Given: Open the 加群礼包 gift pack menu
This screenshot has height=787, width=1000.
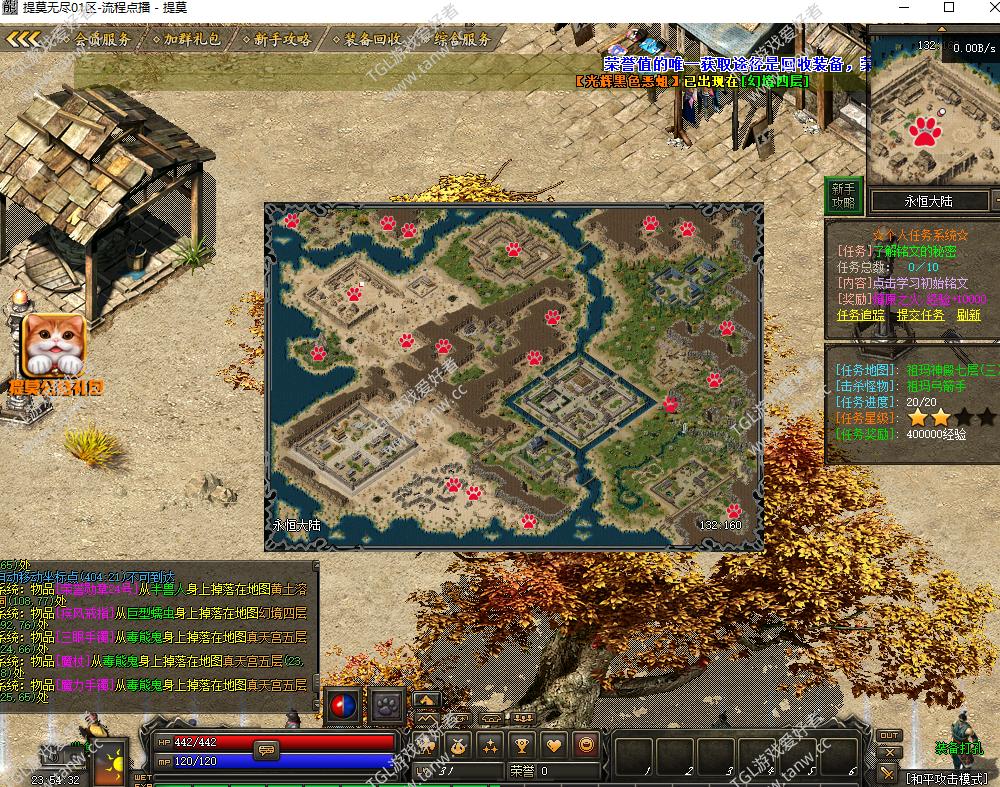Looking at the screenshot, I should coord(192,40).
